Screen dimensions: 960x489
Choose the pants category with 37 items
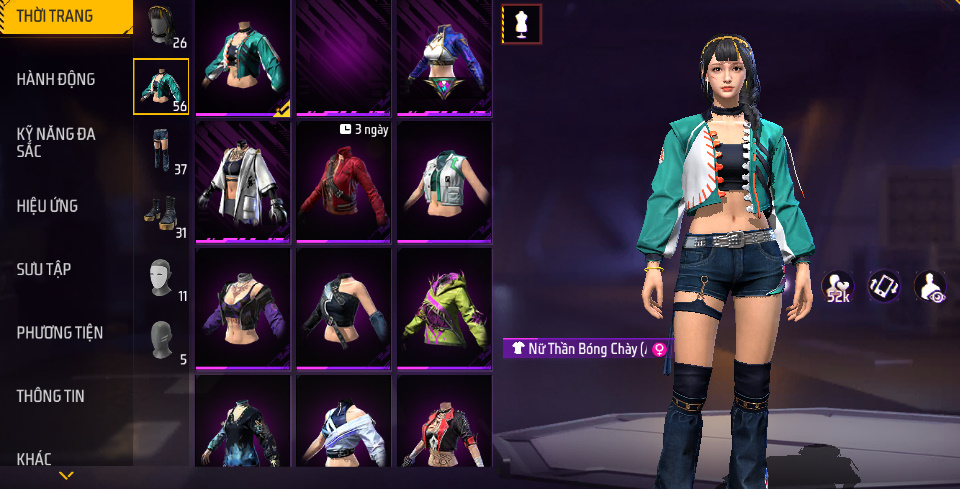tap(161, 150)
